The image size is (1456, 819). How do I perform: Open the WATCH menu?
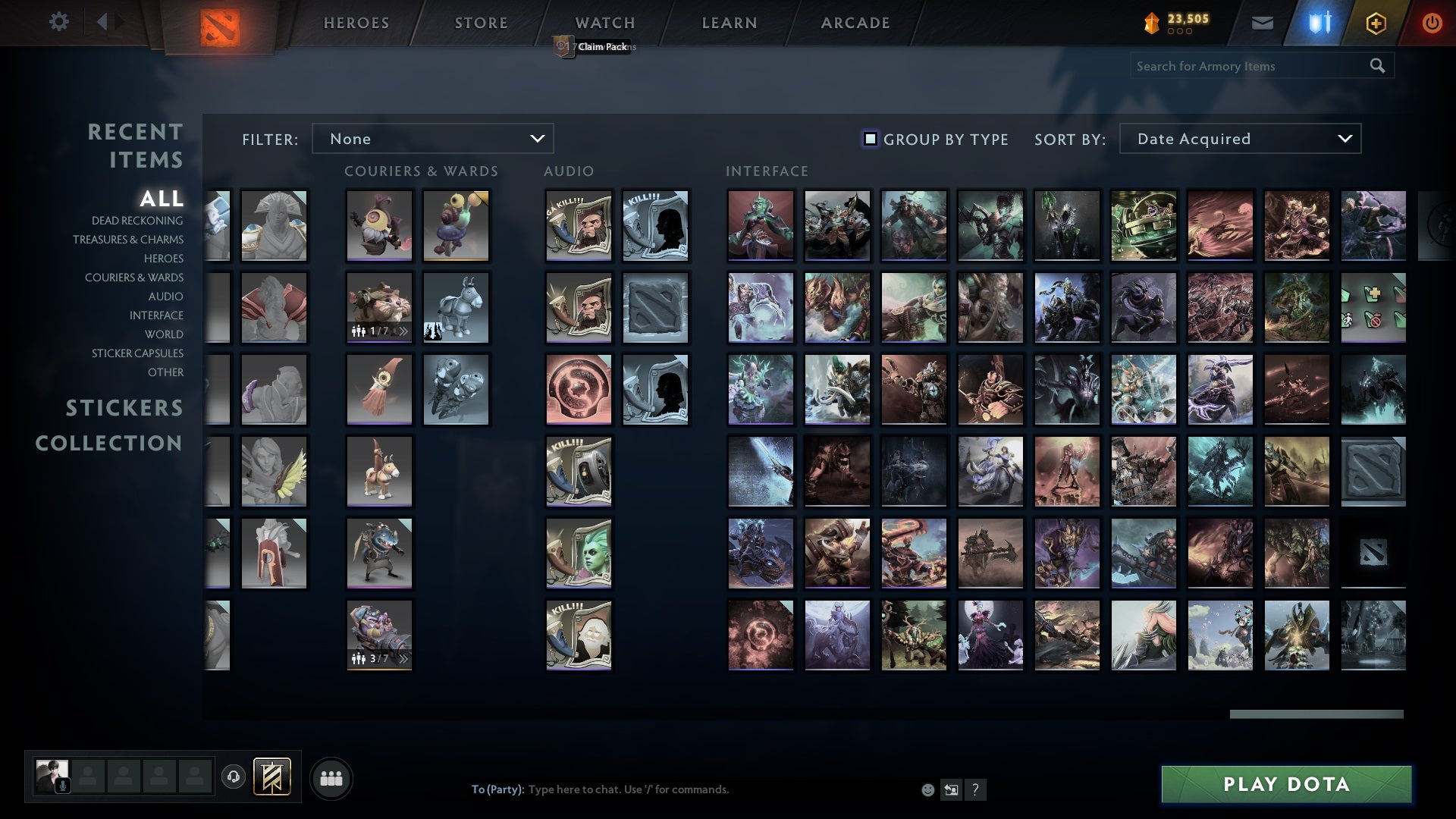(604, 23)
